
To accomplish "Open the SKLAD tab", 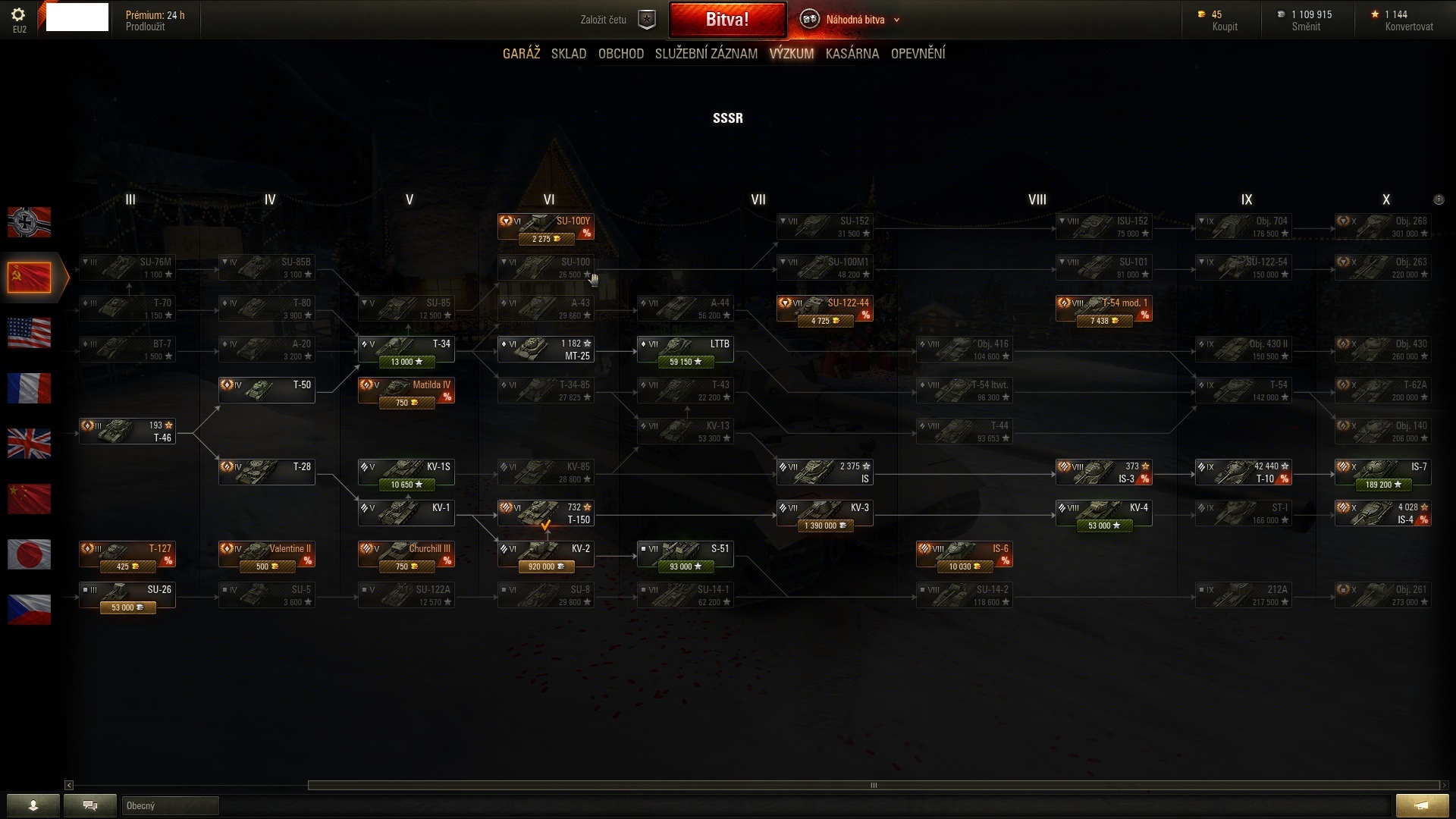I will coord(569,54).
